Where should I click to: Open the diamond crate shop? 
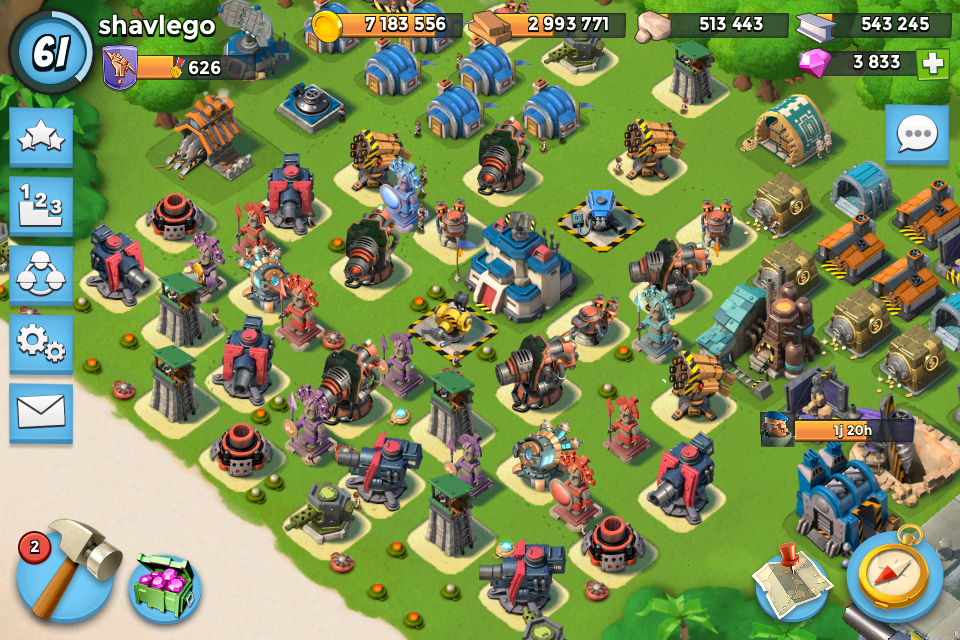[x=165, y=586]
